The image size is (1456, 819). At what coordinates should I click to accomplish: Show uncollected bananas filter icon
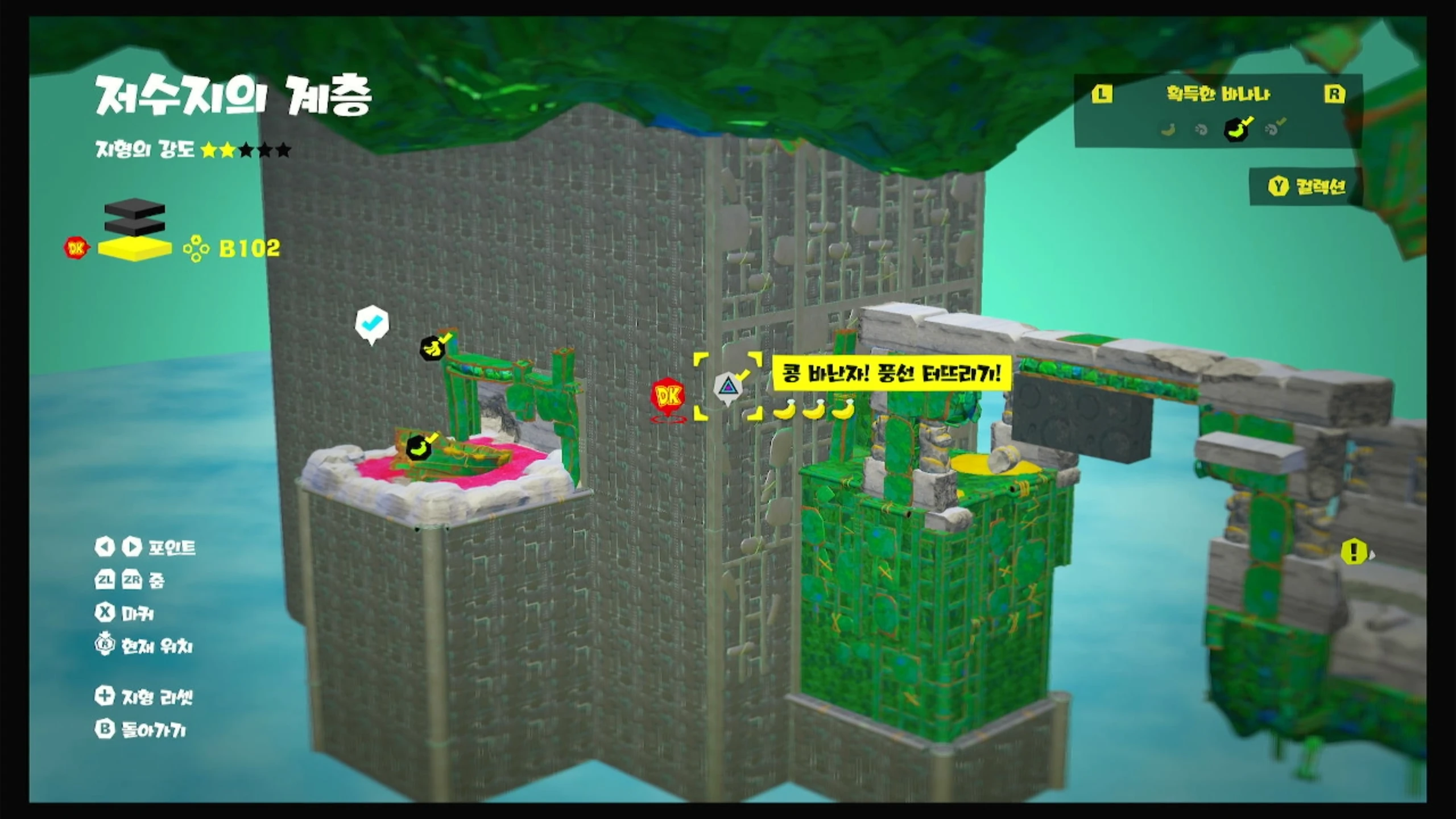tap(1168, 130)
